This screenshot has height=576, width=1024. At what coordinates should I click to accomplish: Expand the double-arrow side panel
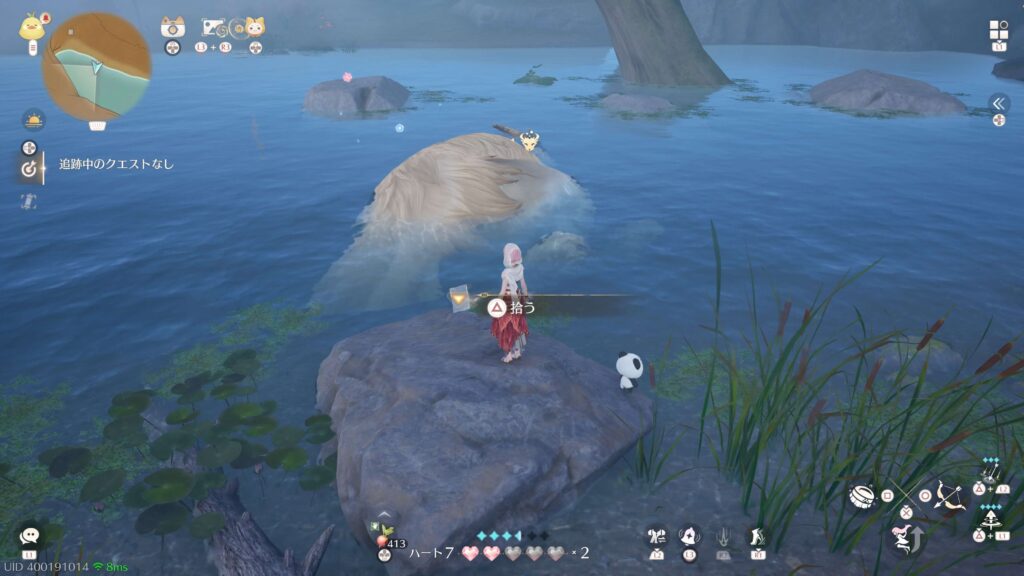coord(998,103)
